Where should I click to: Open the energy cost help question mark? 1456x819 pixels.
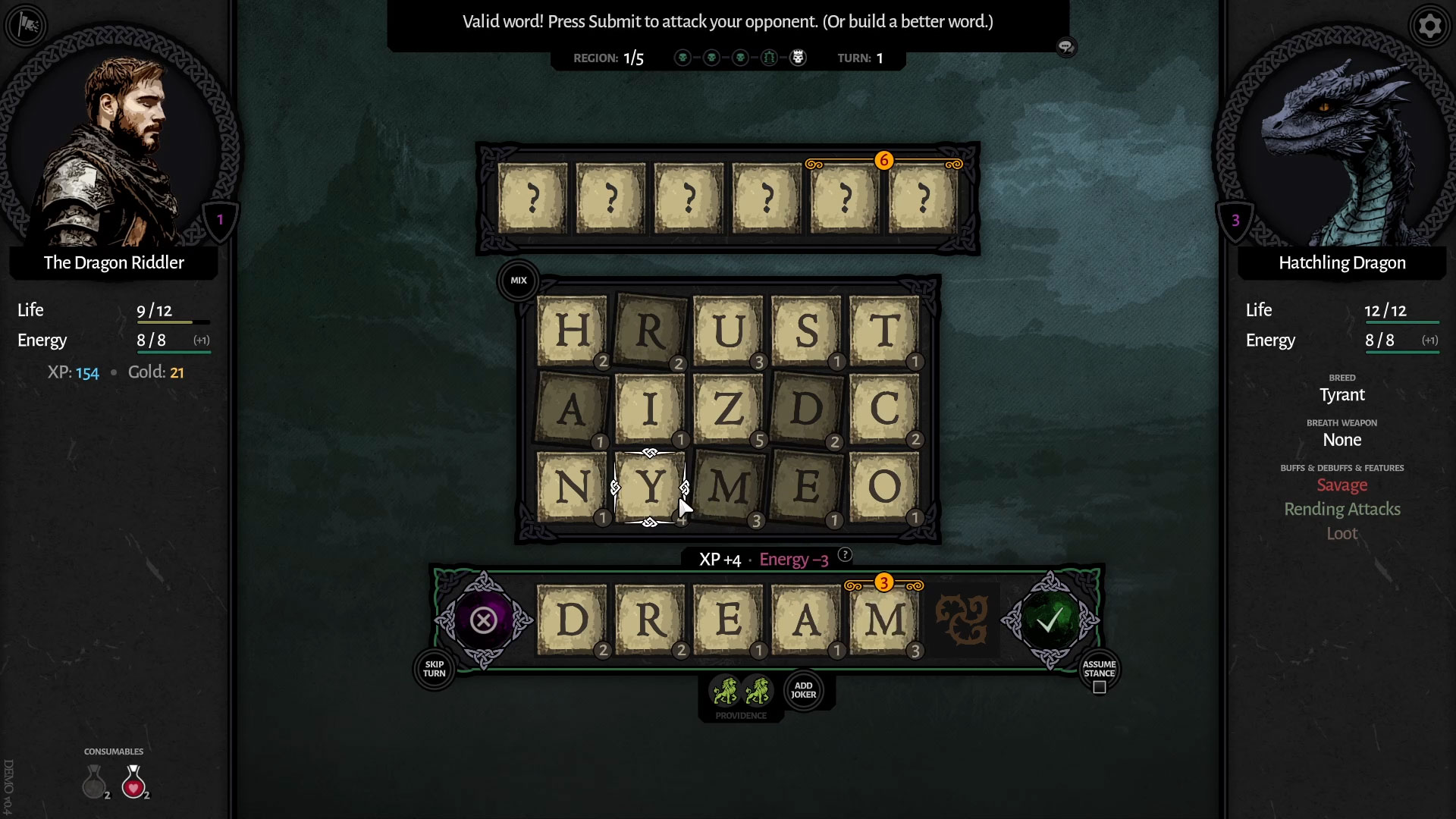845,555
